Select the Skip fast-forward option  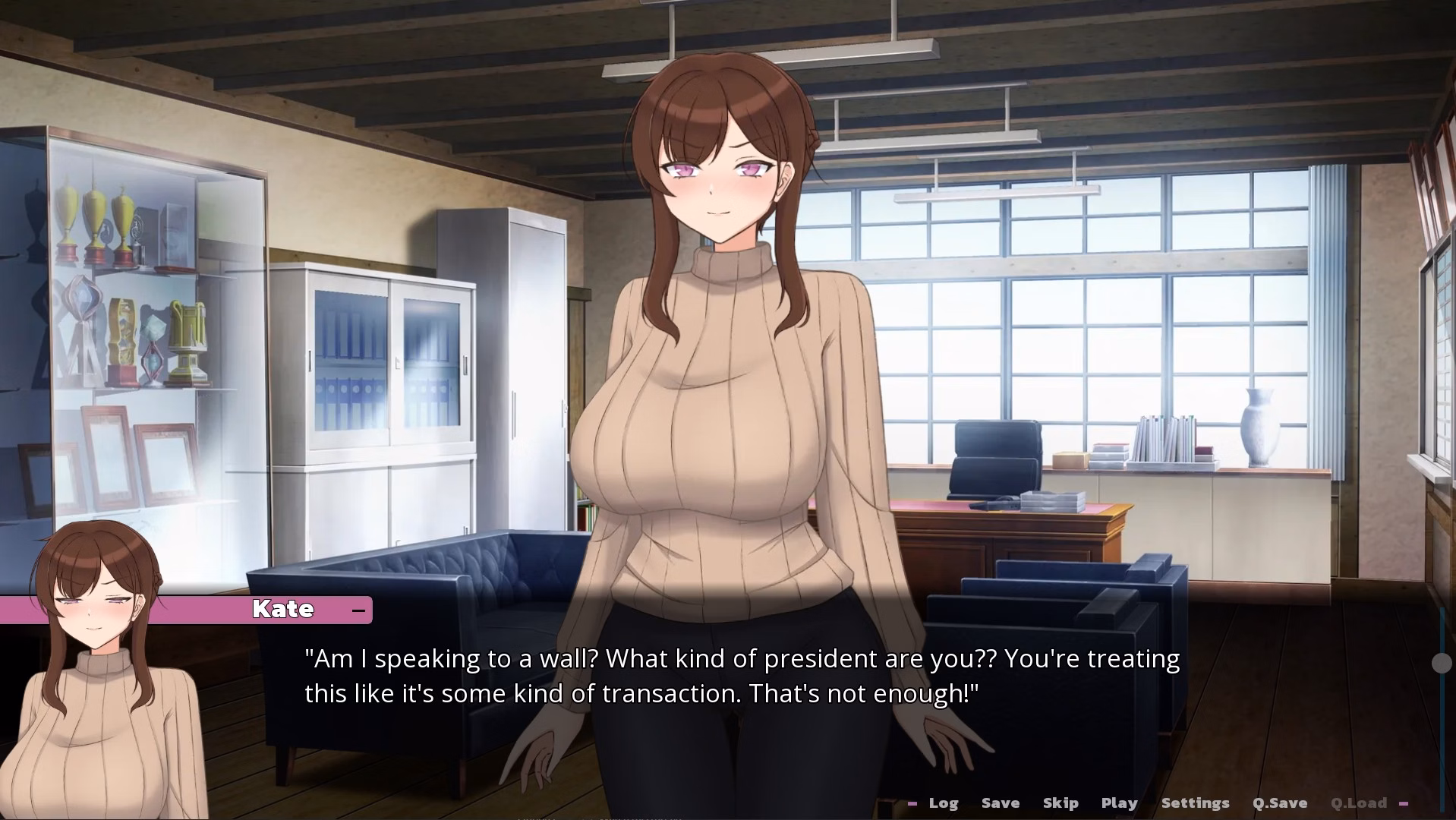1060,803
